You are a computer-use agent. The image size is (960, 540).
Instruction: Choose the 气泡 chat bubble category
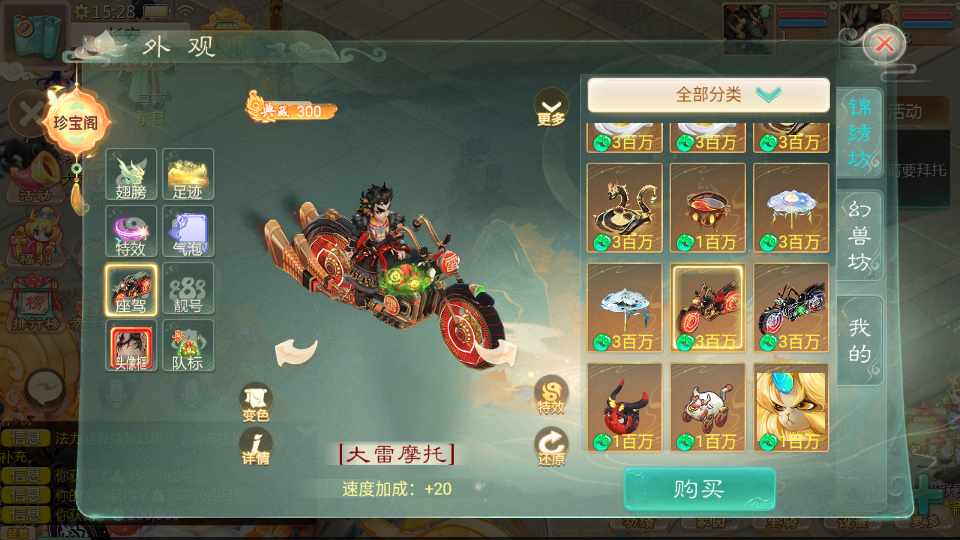[188, 231]
